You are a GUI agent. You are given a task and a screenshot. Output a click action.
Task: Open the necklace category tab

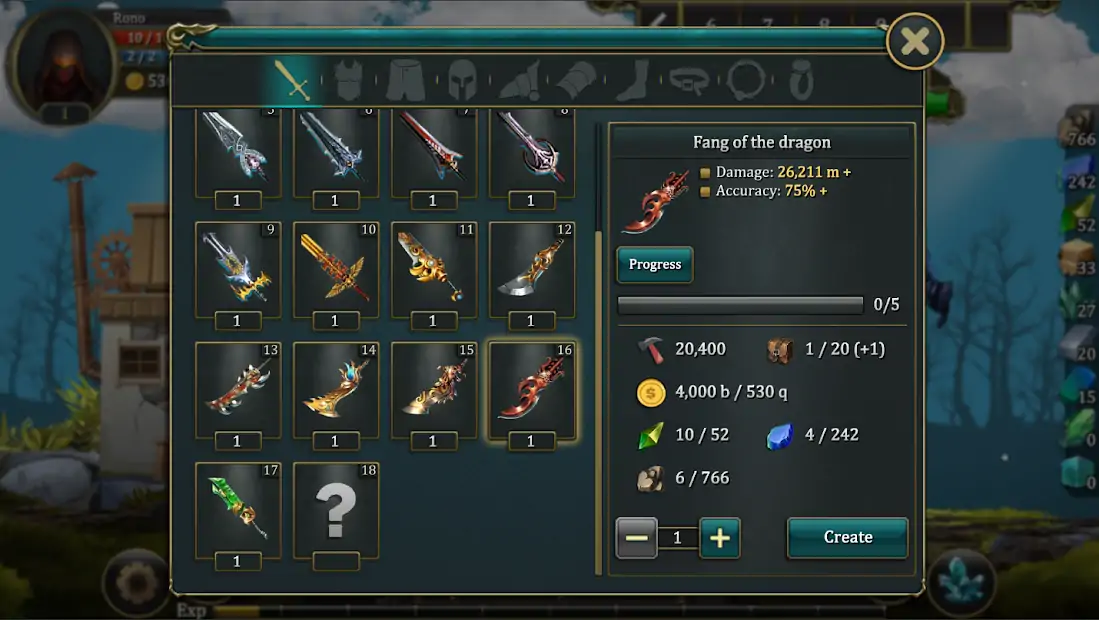[745, 80]
